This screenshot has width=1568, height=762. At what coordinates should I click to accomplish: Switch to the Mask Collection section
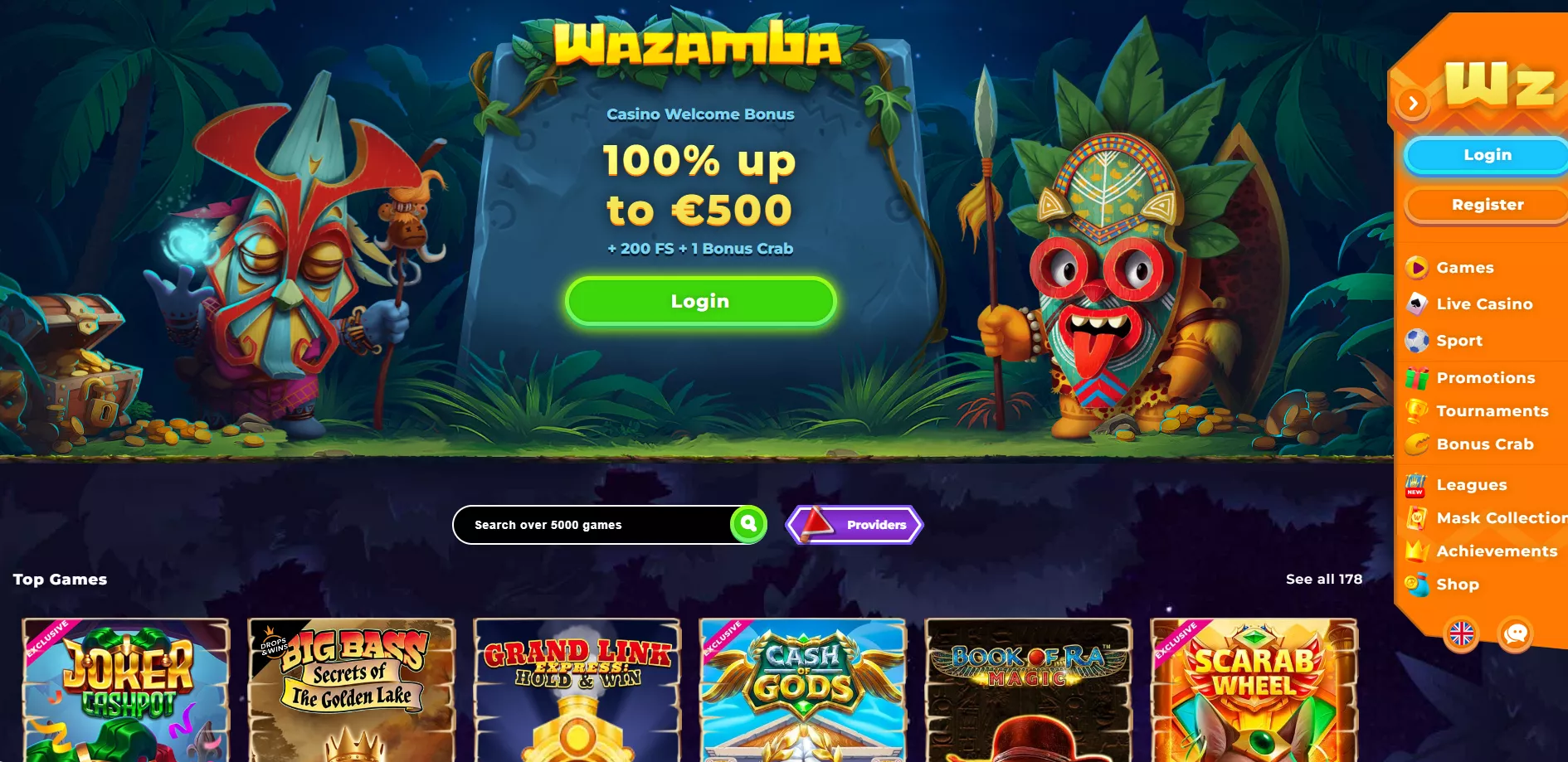[x=1416, y=517]
